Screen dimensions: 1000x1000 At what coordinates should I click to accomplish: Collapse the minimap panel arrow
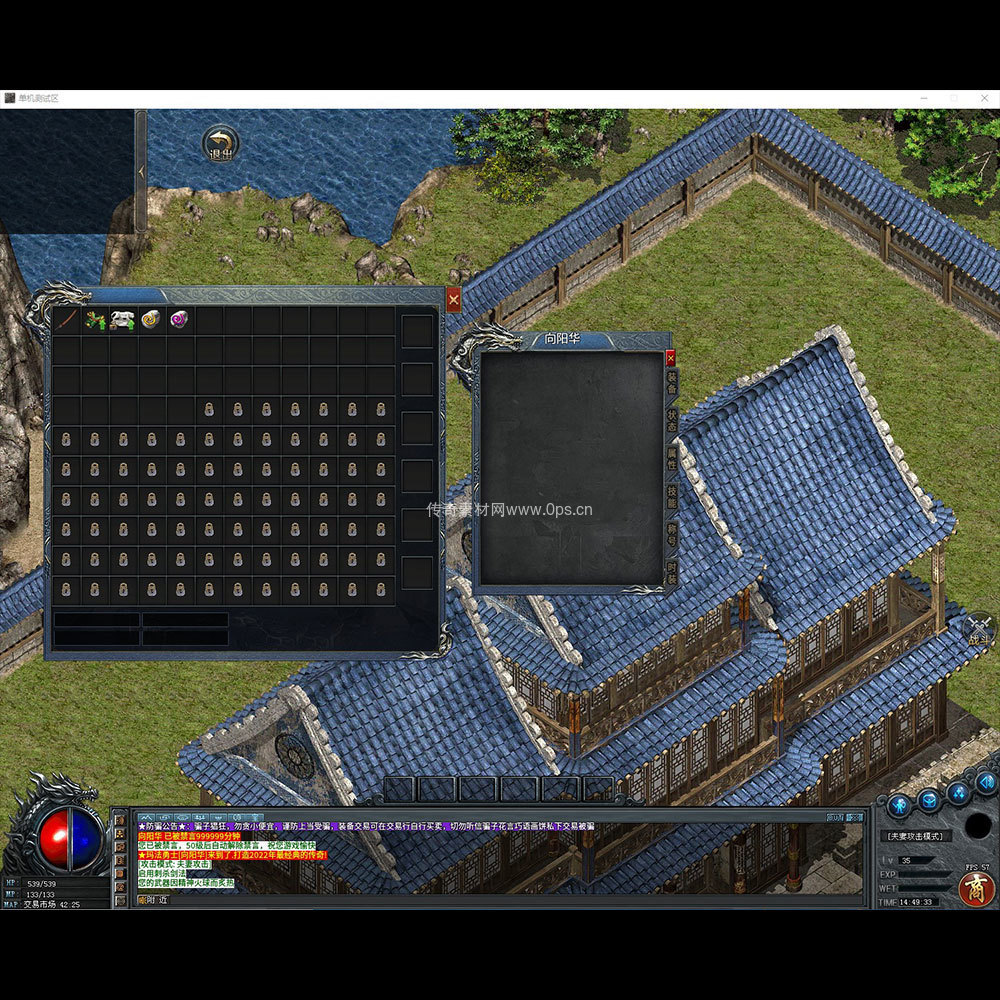point(141,172)
